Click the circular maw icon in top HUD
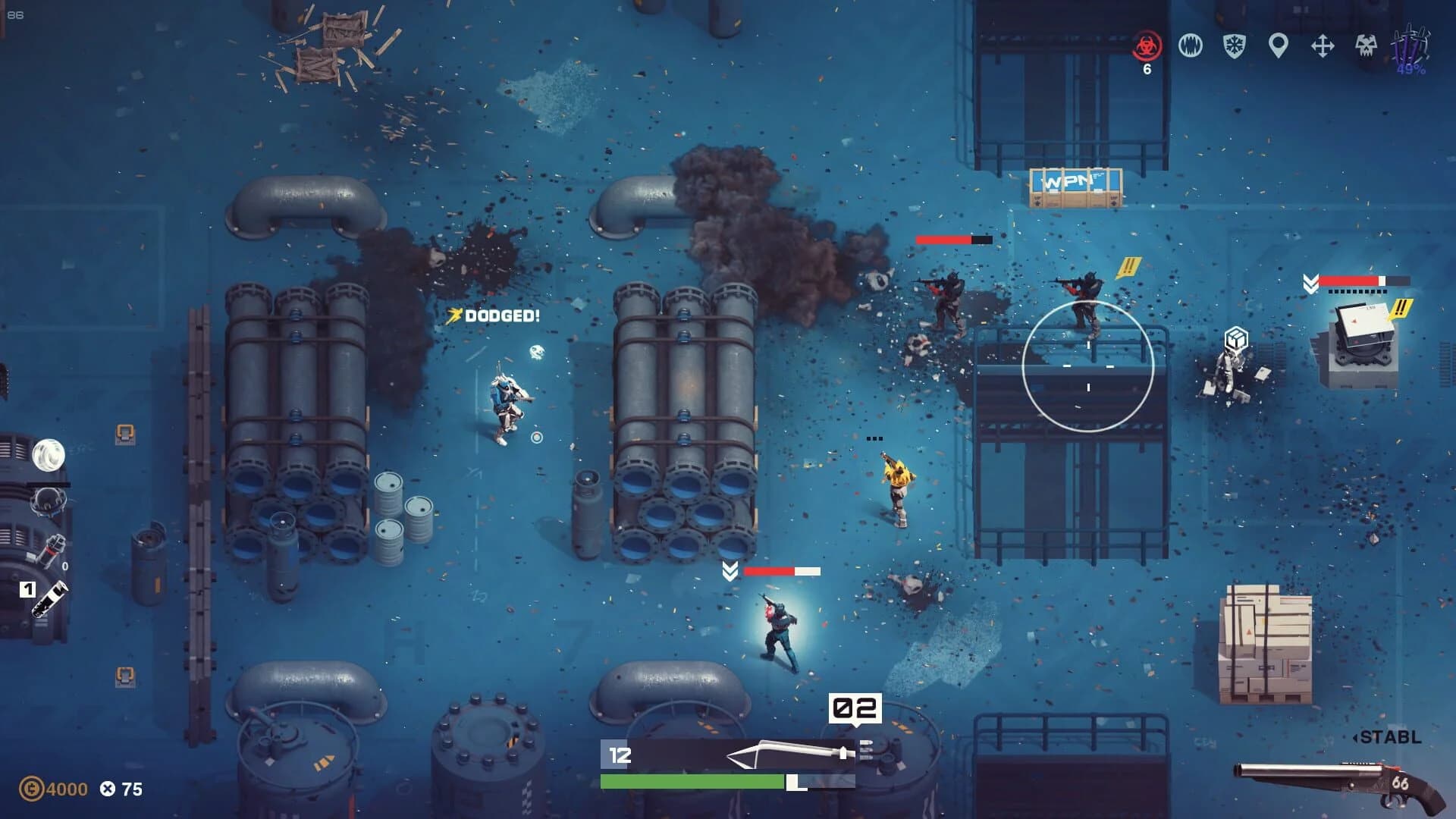 click(x=1191, y=44)
